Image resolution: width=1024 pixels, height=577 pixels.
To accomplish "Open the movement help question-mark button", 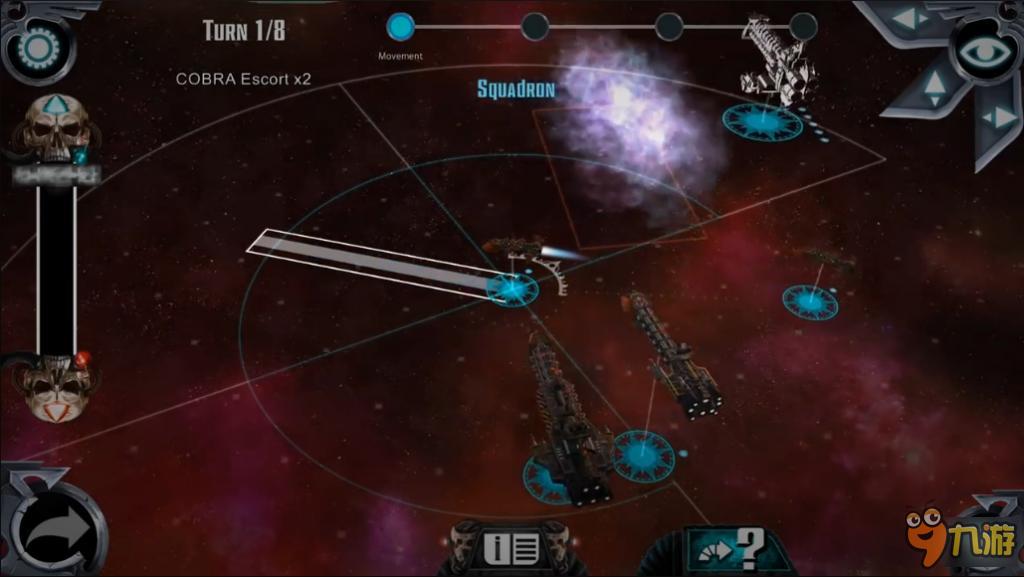I will pyautogui.click(x=734, y=549).
